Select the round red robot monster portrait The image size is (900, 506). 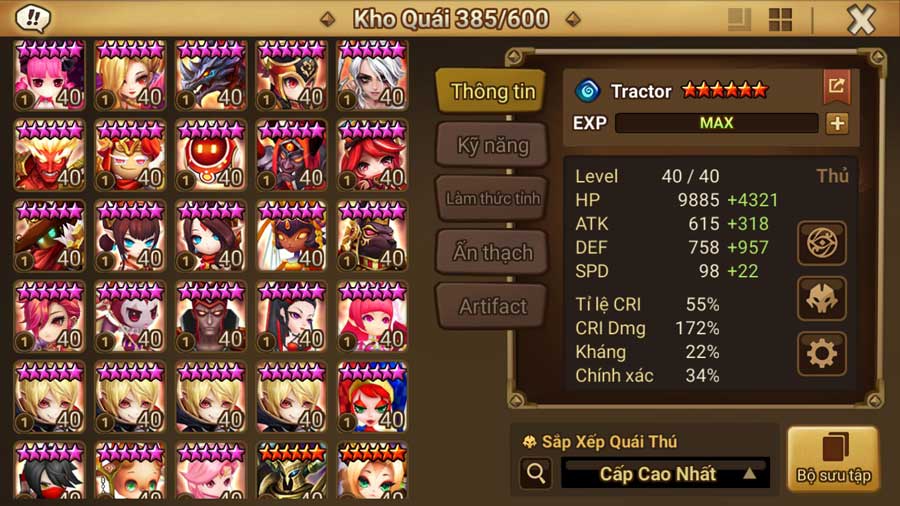211,155
